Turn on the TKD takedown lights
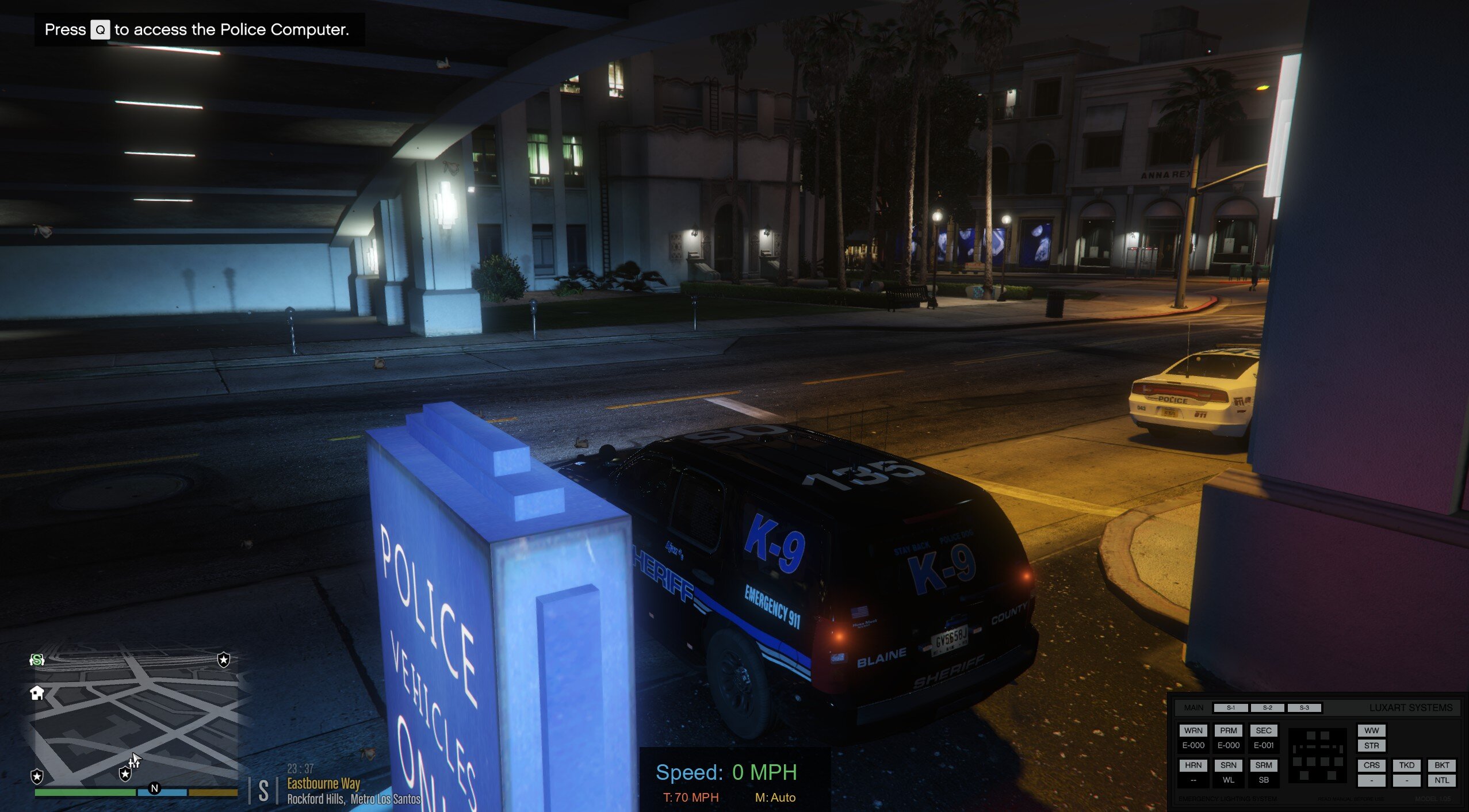Viewport: 1469px width, 812px height. coord(1406,765)
